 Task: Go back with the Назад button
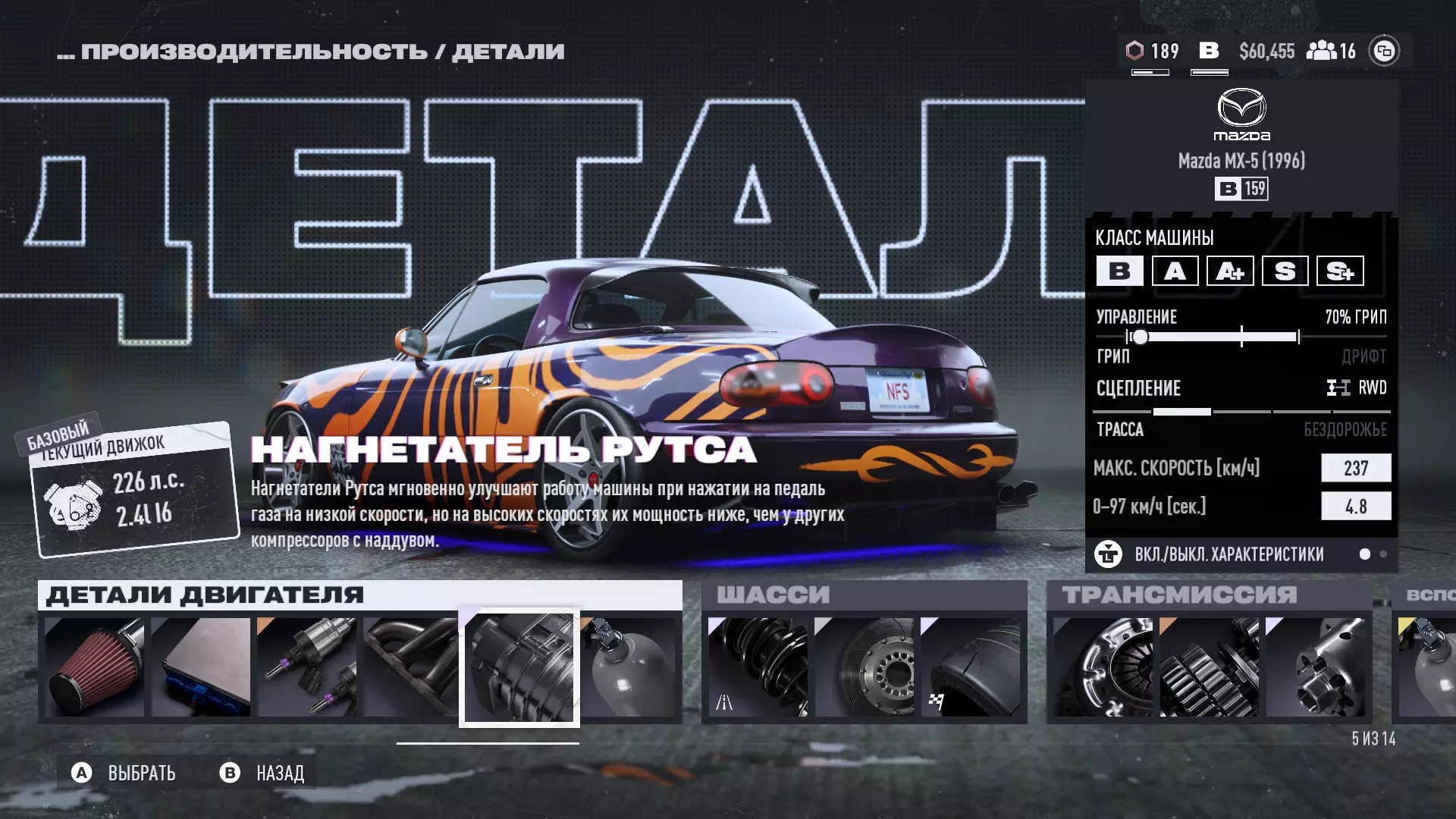point(263,773)
